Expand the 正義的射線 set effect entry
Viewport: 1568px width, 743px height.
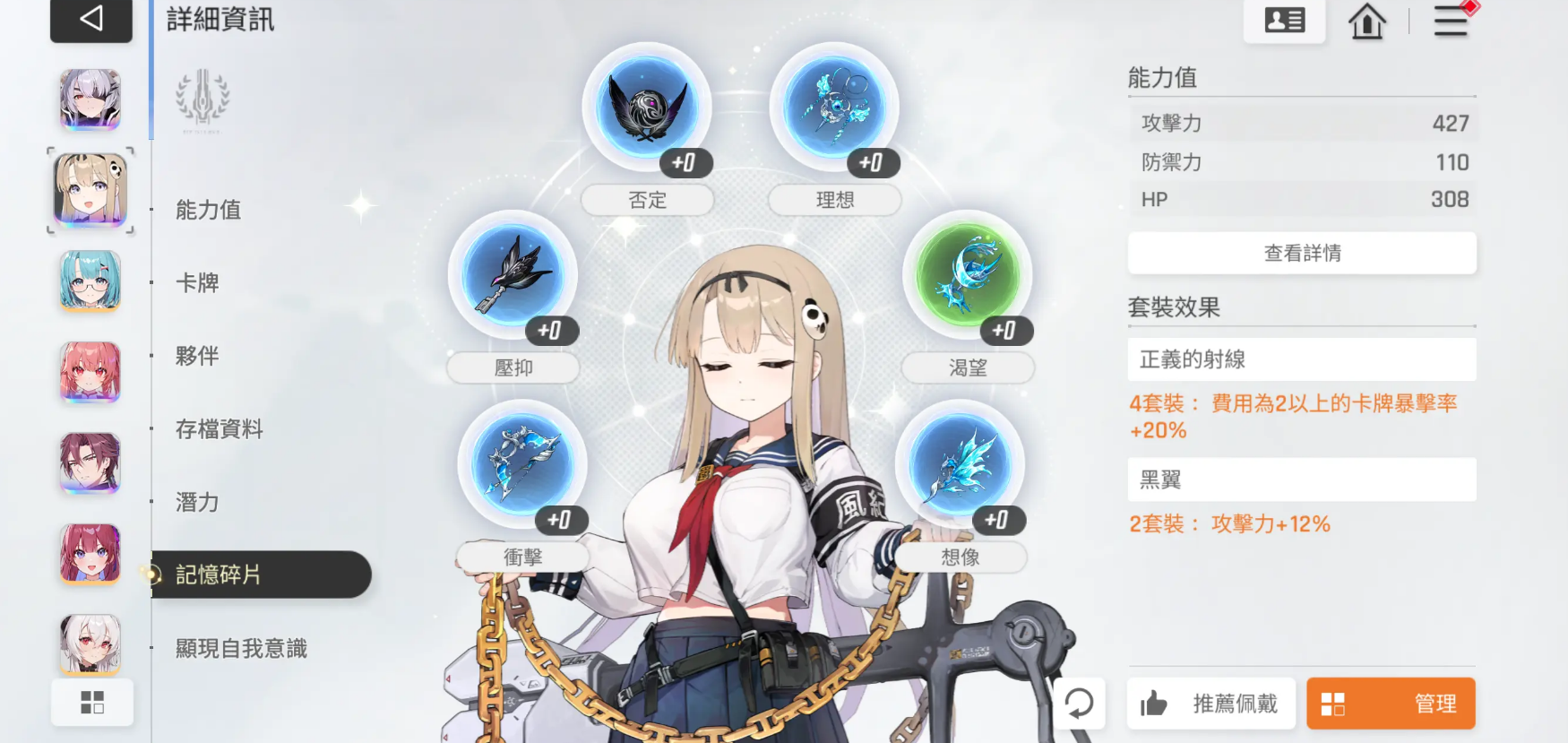(x=1302, y=359)
